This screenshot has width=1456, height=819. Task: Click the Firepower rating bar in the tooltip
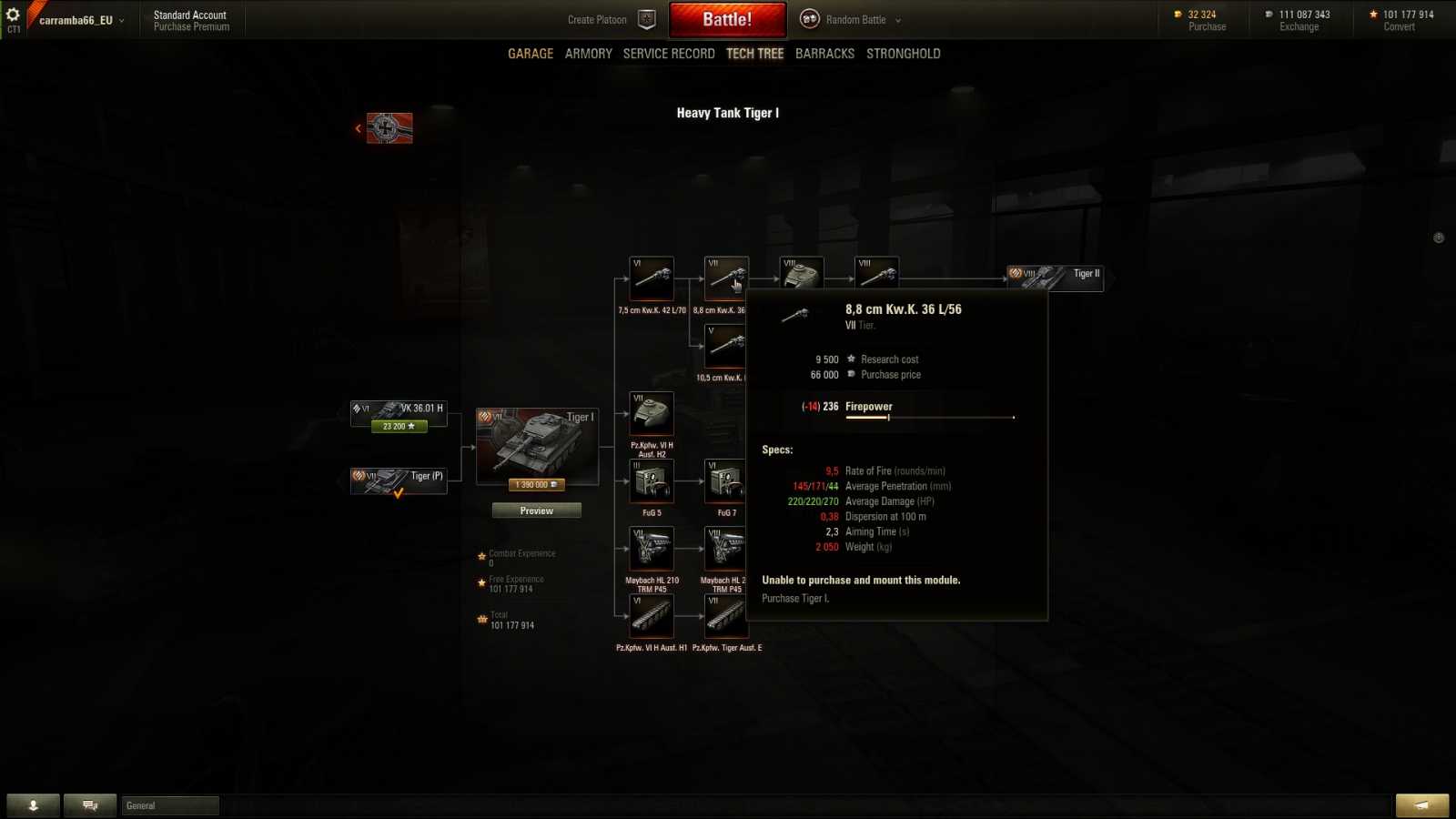coord(928,419)
